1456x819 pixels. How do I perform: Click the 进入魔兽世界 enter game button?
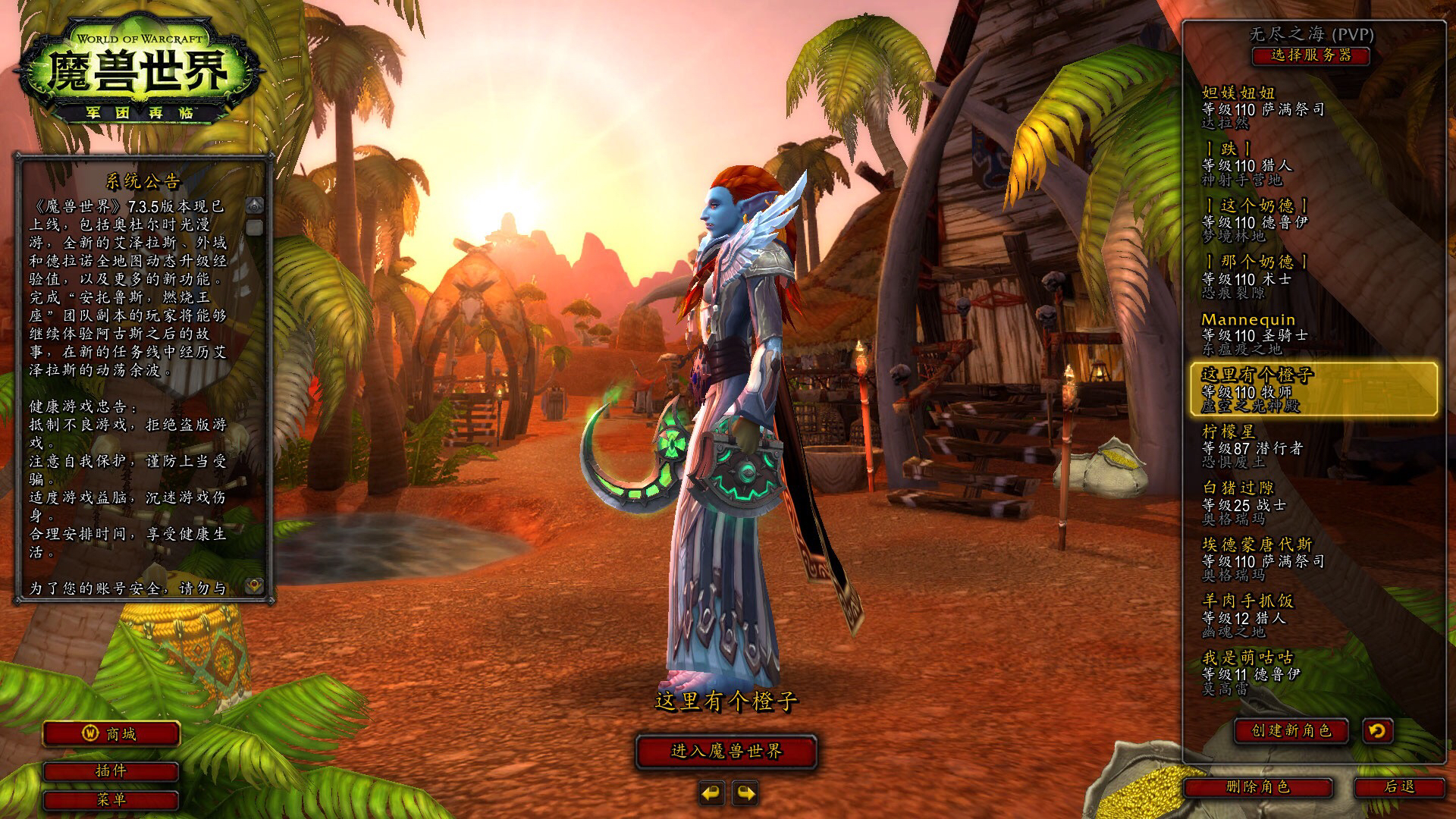[726, 752]
